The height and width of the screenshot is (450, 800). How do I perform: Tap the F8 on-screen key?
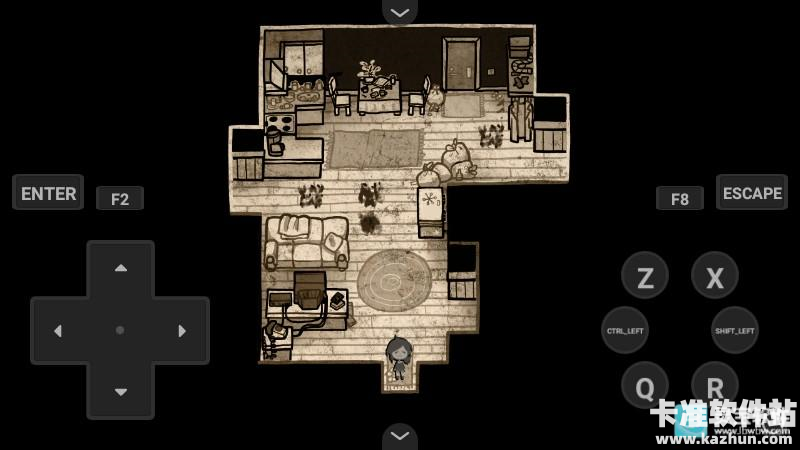[x=680, y=198]
